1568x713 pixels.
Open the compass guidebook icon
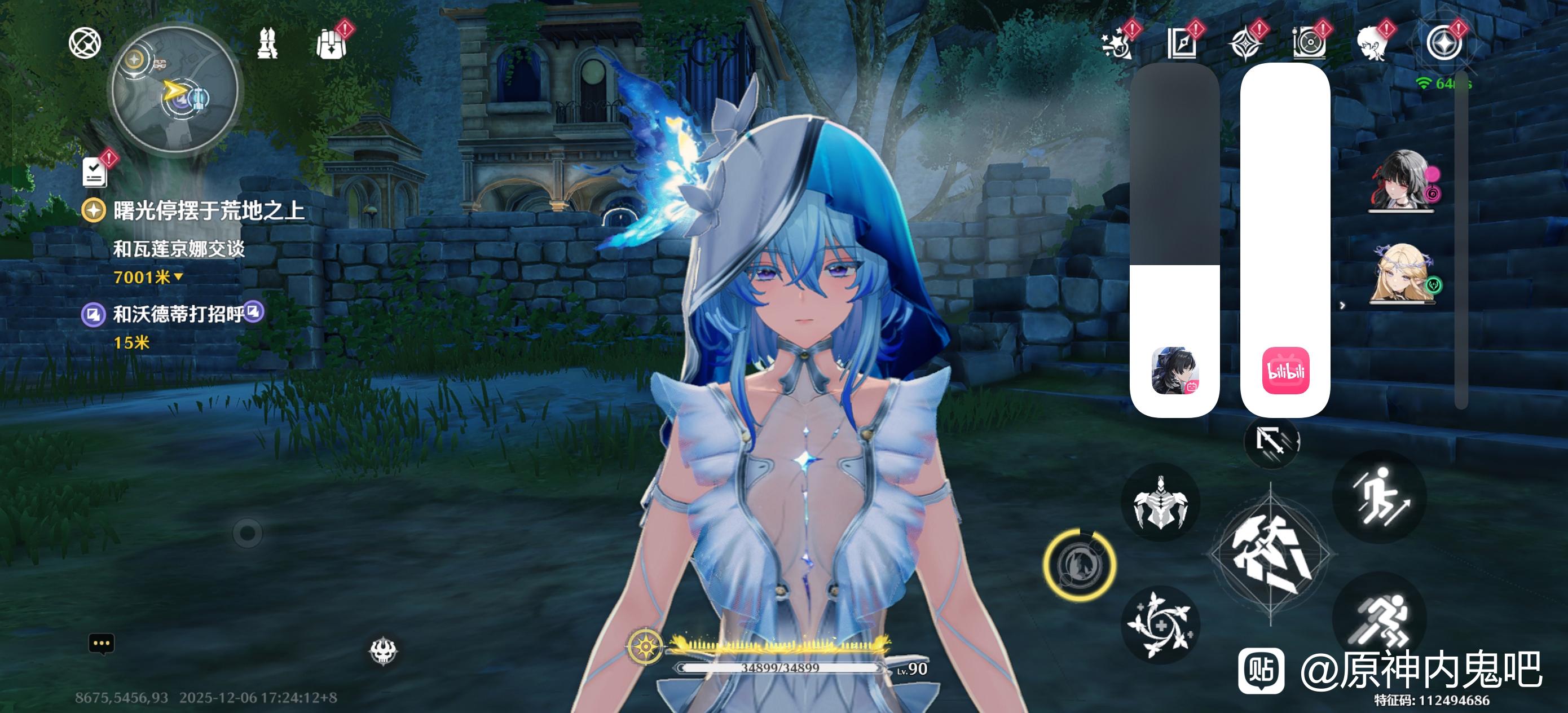click(1182, 44)
